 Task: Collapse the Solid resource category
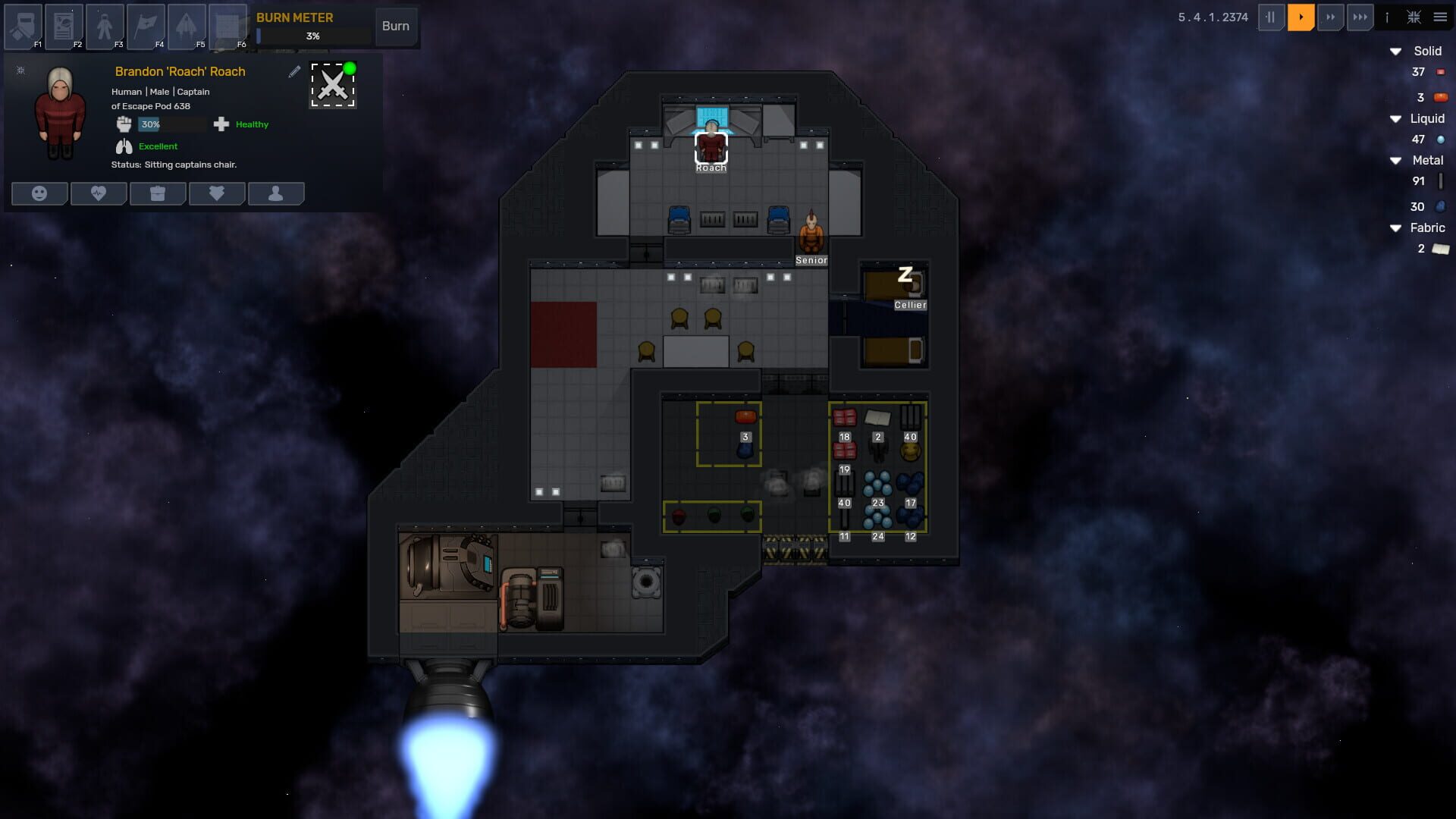(x=1395, y=52)
